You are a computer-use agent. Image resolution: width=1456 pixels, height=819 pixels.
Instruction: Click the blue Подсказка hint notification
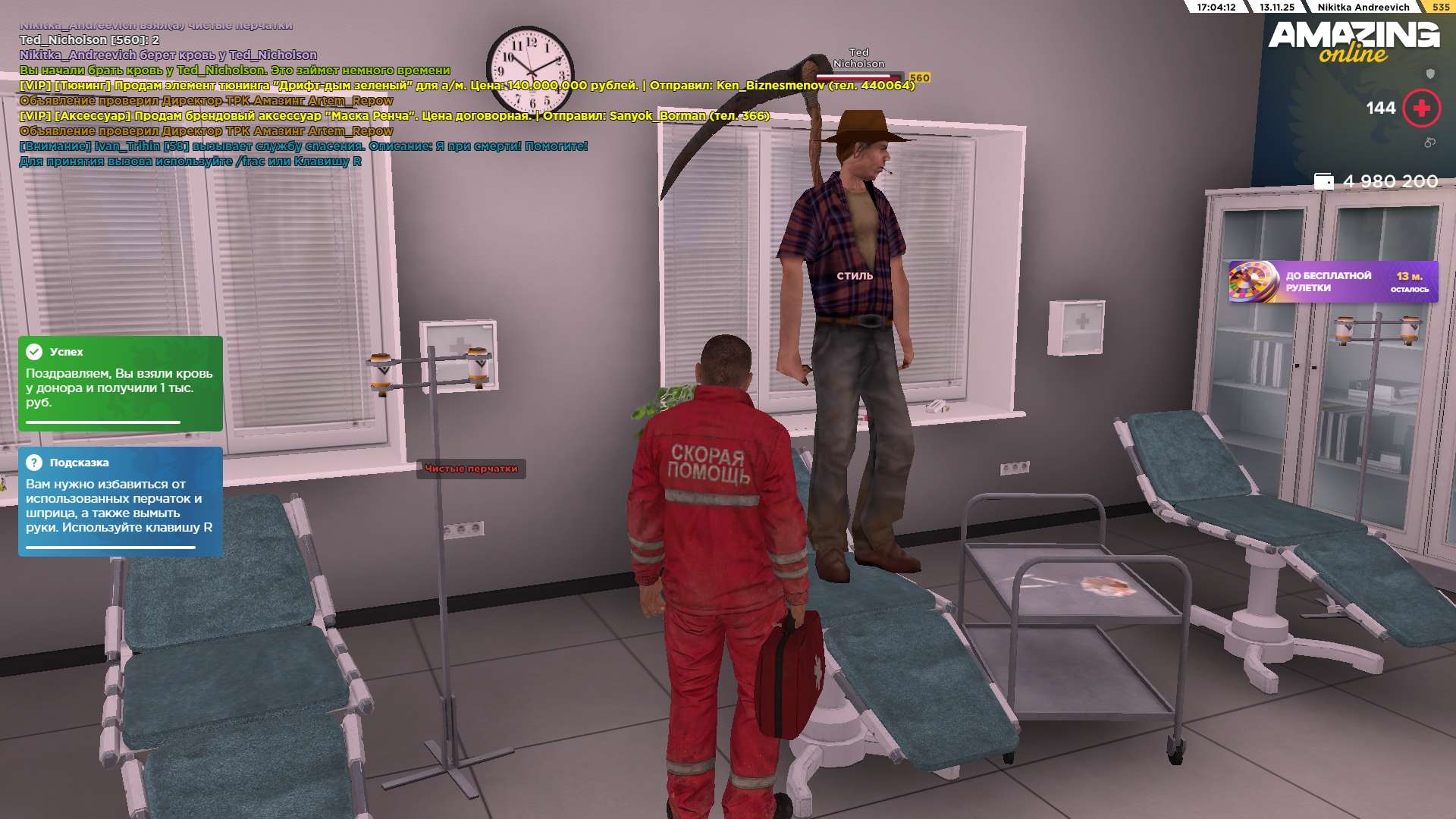120,501
